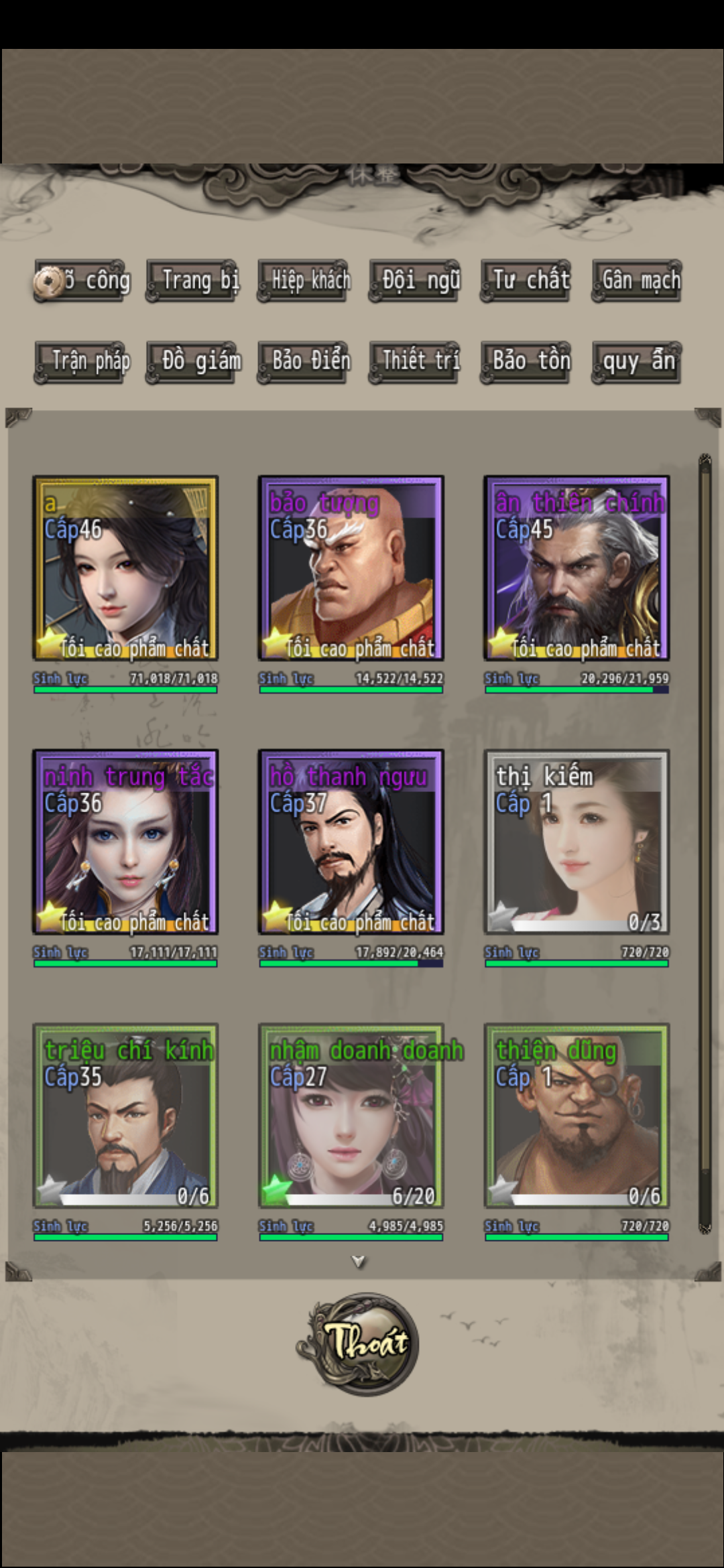Open the Bảo Điển menu
Screen dimensions: 724x1568
coord(303,362)
